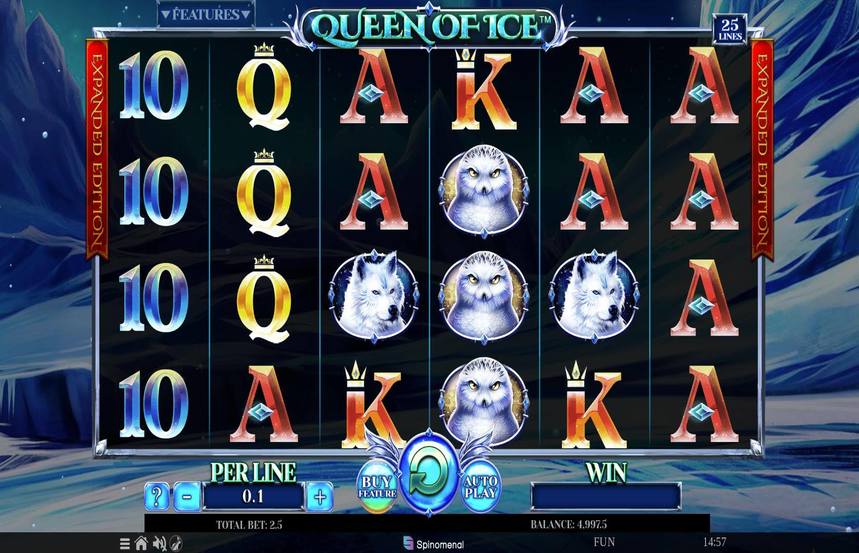This screenshot has width=859, height=553.
Task: Decrease the per line bet with minus
Action: (187, 495)
